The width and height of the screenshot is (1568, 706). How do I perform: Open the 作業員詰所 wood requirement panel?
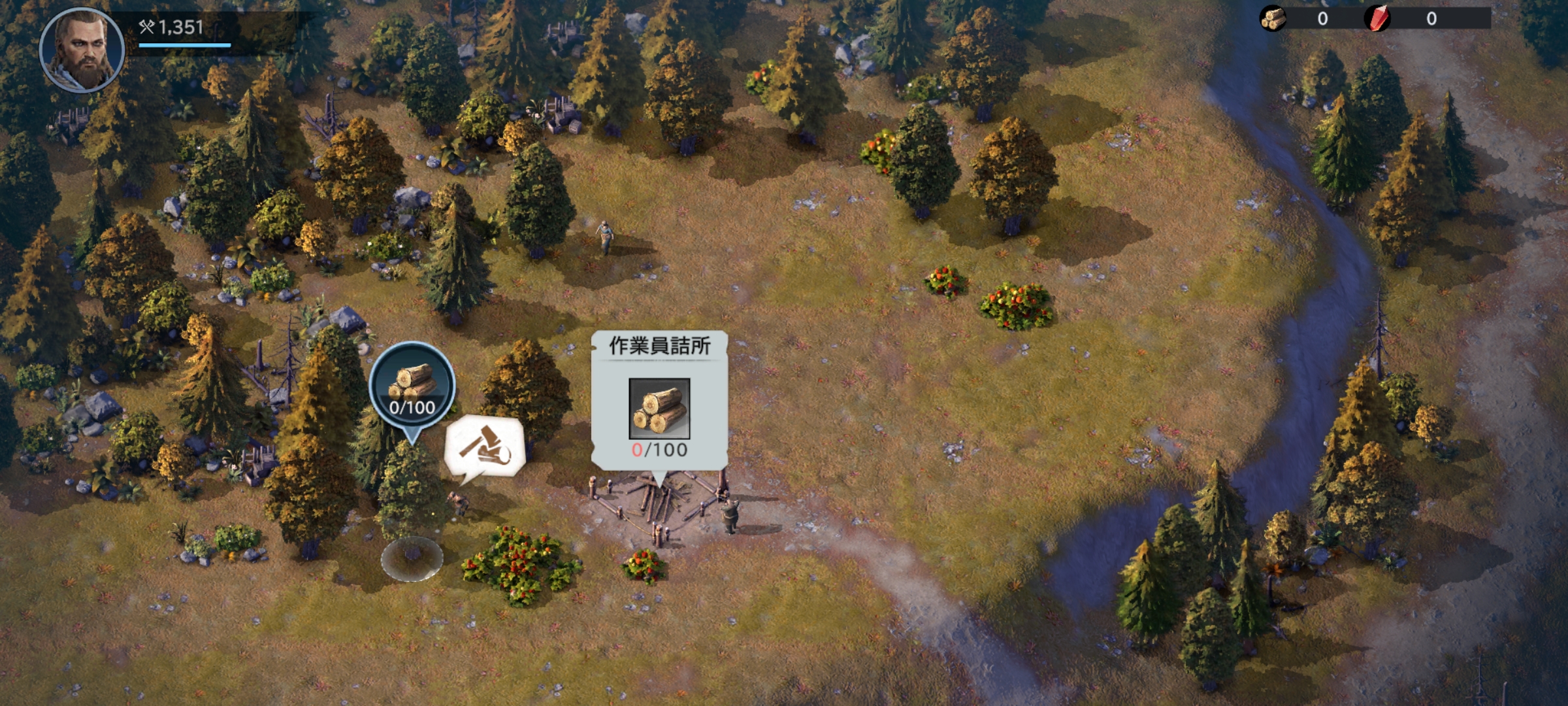(659, 401)
